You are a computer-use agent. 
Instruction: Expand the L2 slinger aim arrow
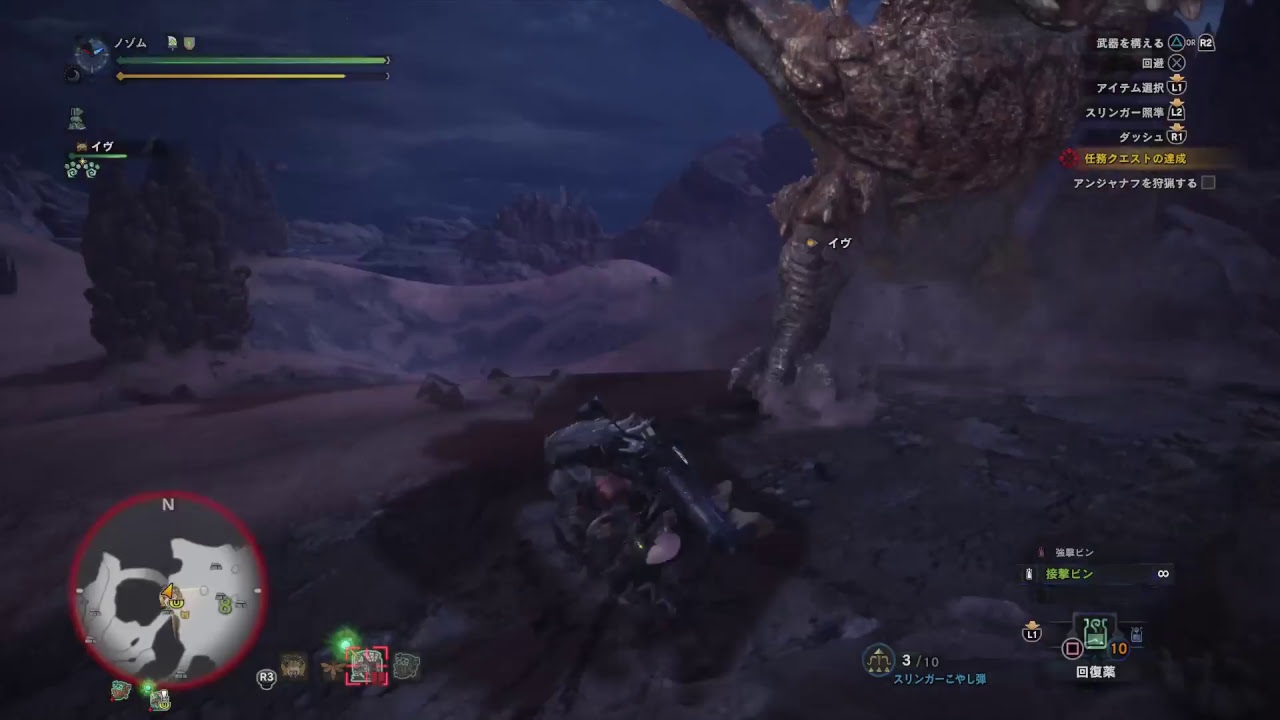pos(1176,103)
